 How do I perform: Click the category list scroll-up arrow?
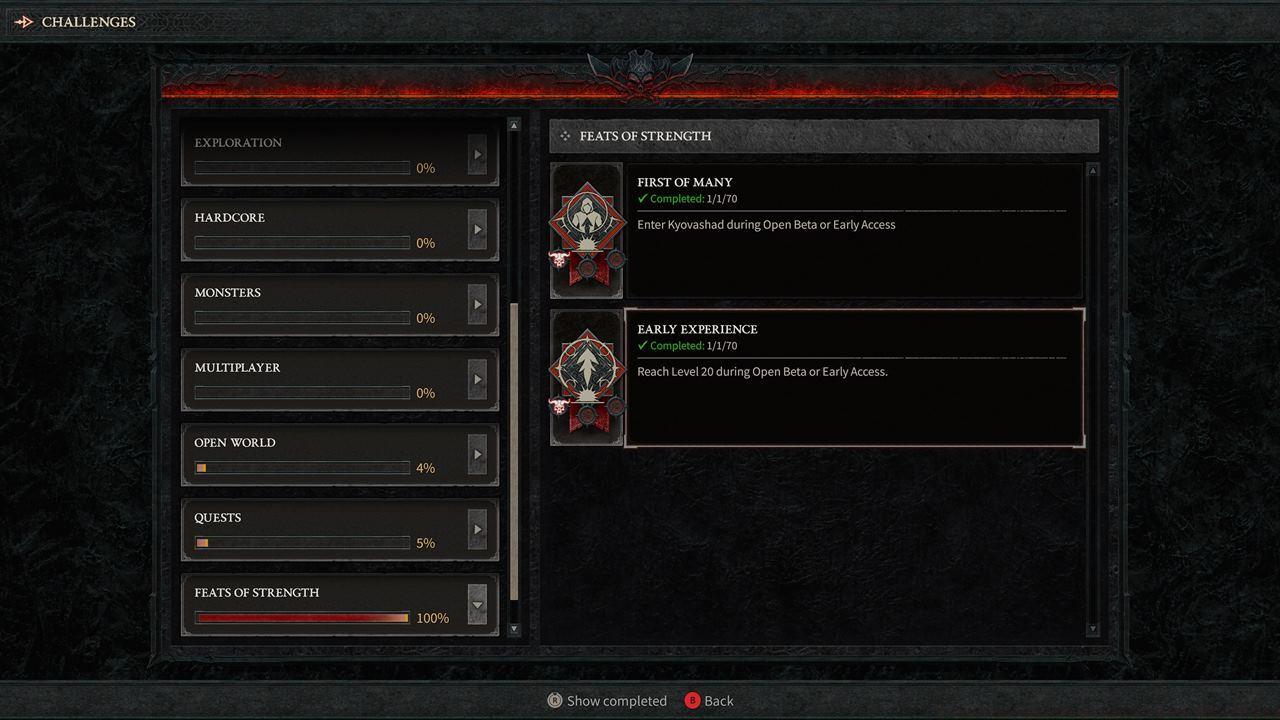point(514,125)
